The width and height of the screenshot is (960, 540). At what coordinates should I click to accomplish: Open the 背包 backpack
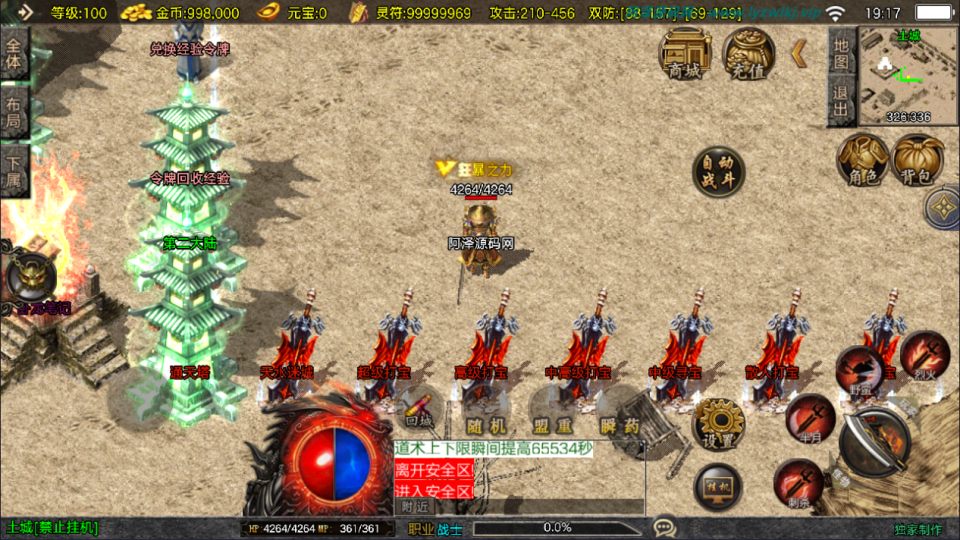(917, 160)
